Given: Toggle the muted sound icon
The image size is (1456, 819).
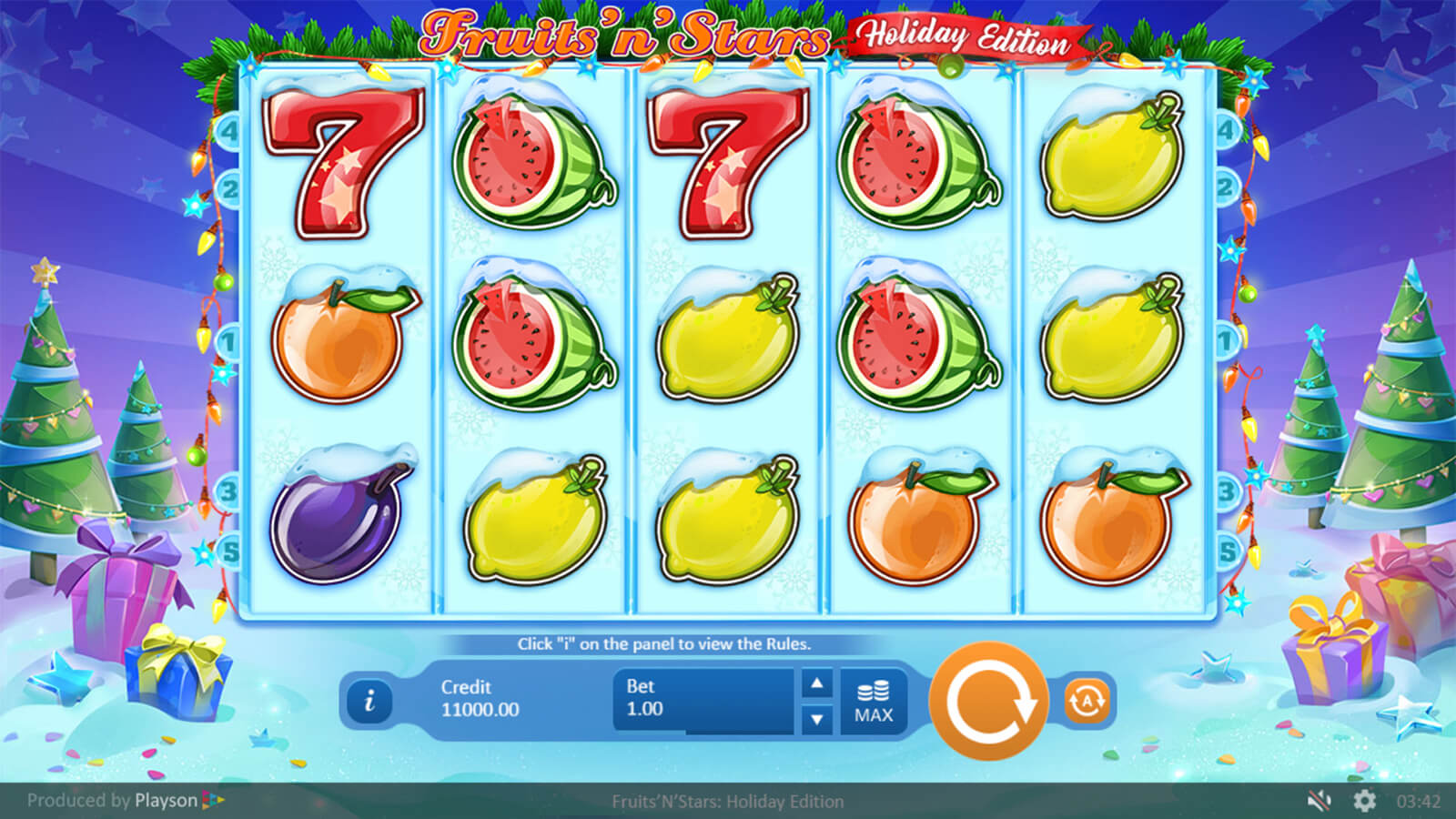Looking at the screenshot, I should point(1319,801).
